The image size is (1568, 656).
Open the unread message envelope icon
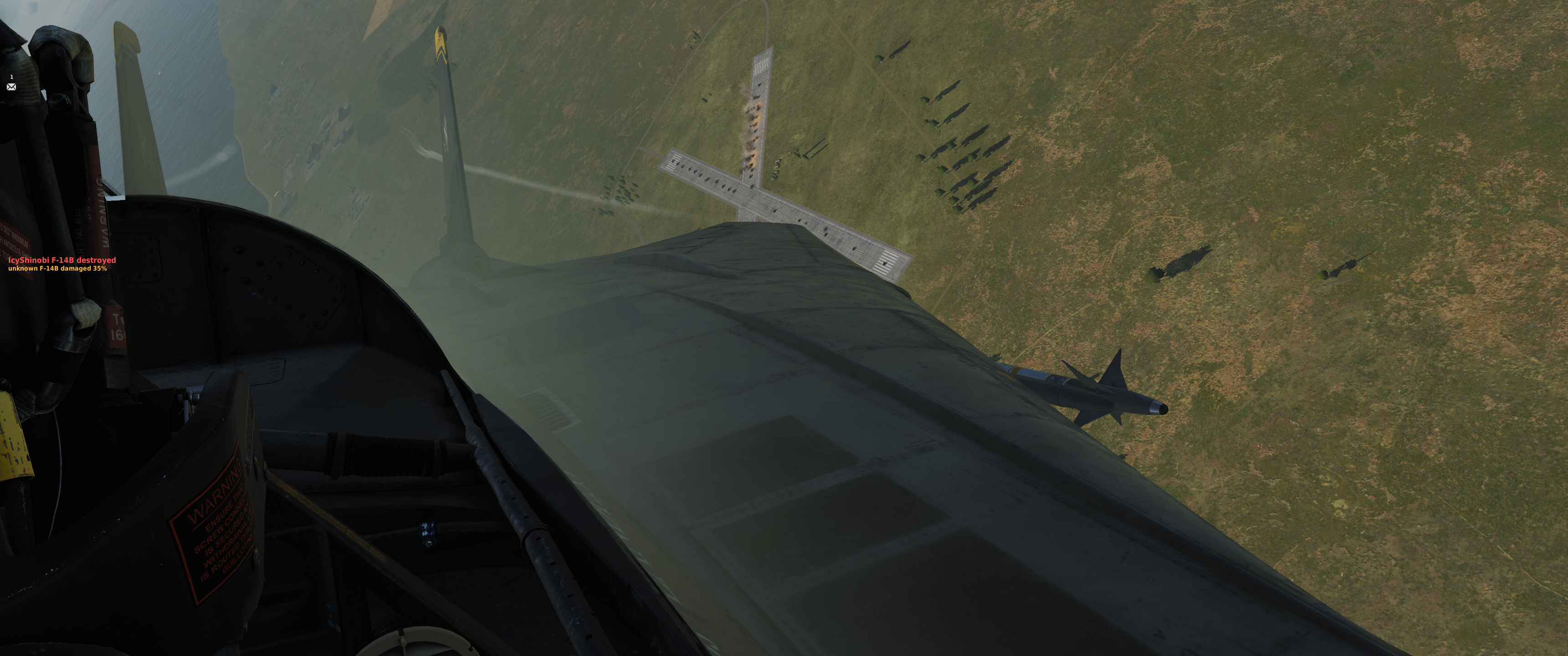(x=11, y=87)
